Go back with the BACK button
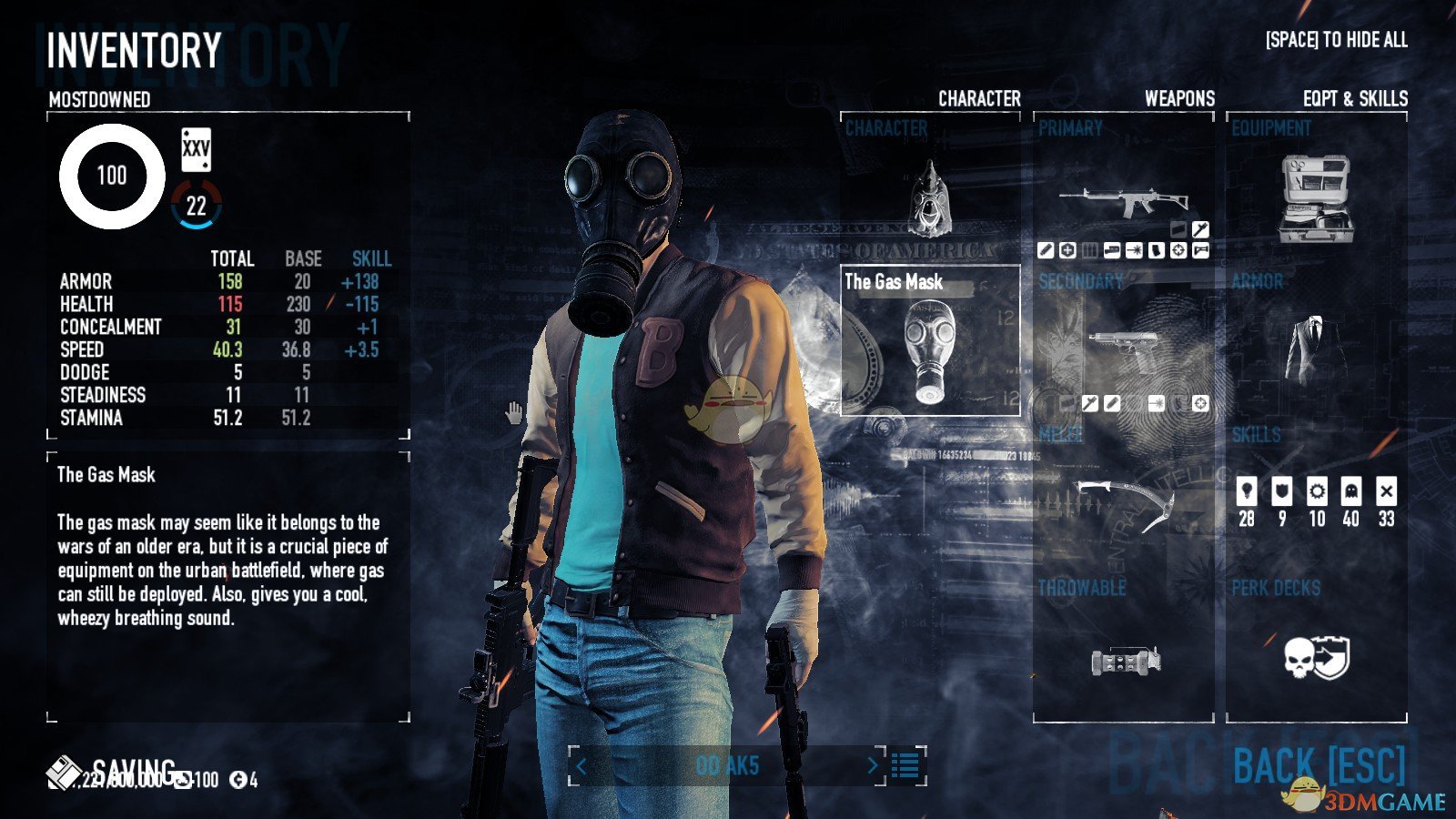1456x819 pixels. (1319, 766)
